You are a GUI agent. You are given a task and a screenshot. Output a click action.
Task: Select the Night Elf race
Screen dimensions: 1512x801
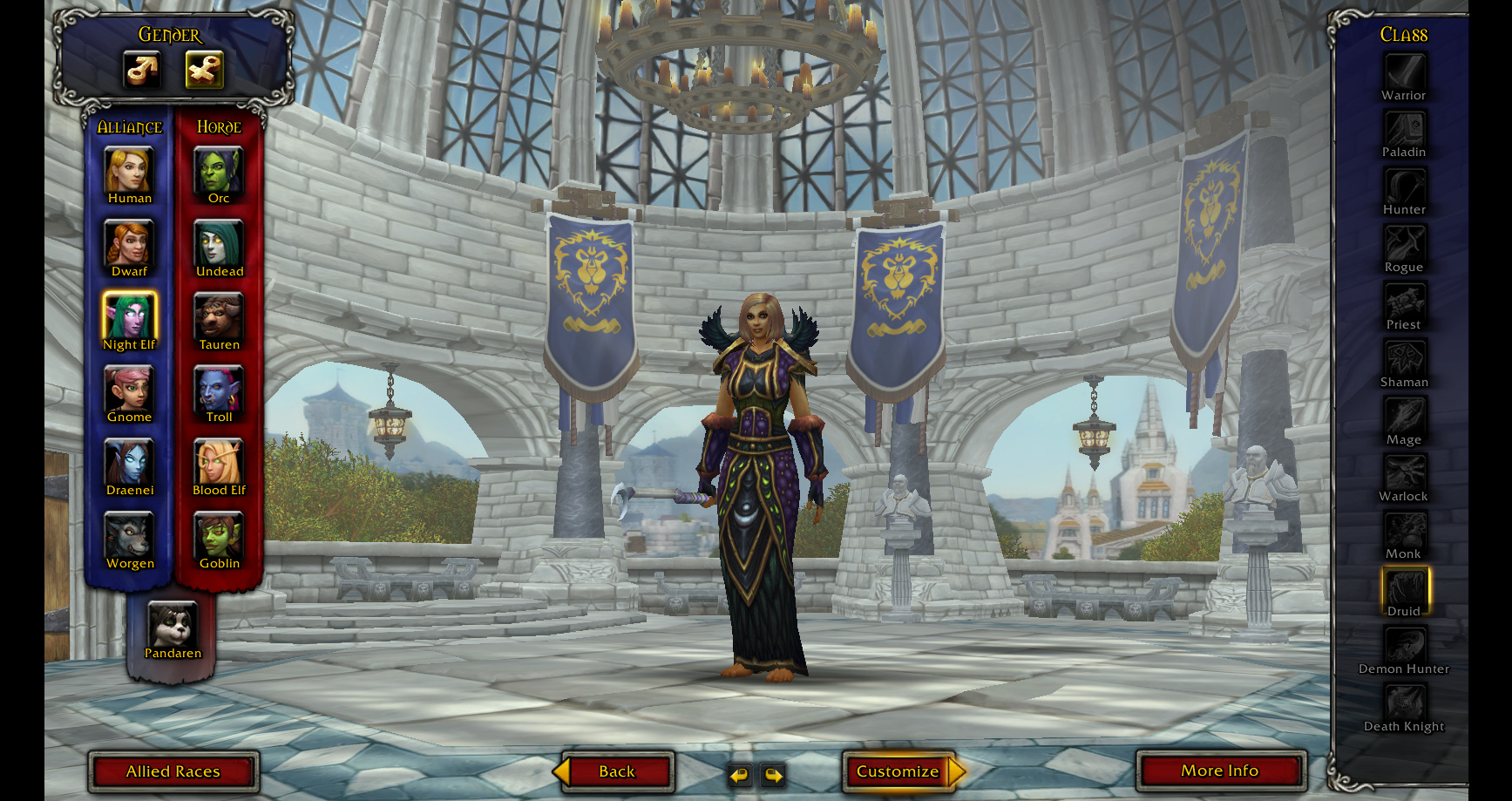129,316
